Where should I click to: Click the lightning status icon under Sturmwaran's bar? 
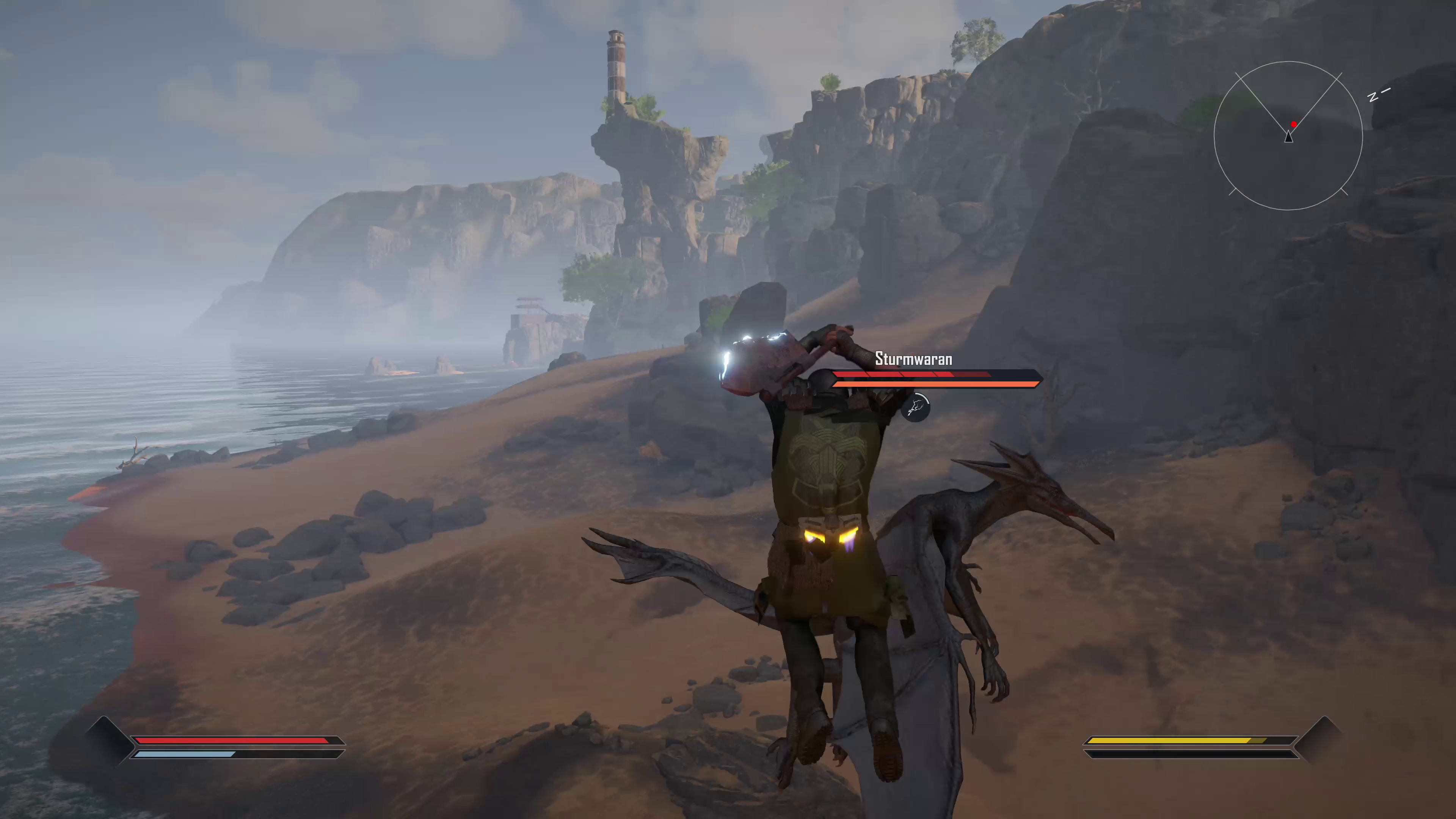[x=917, y=407]
